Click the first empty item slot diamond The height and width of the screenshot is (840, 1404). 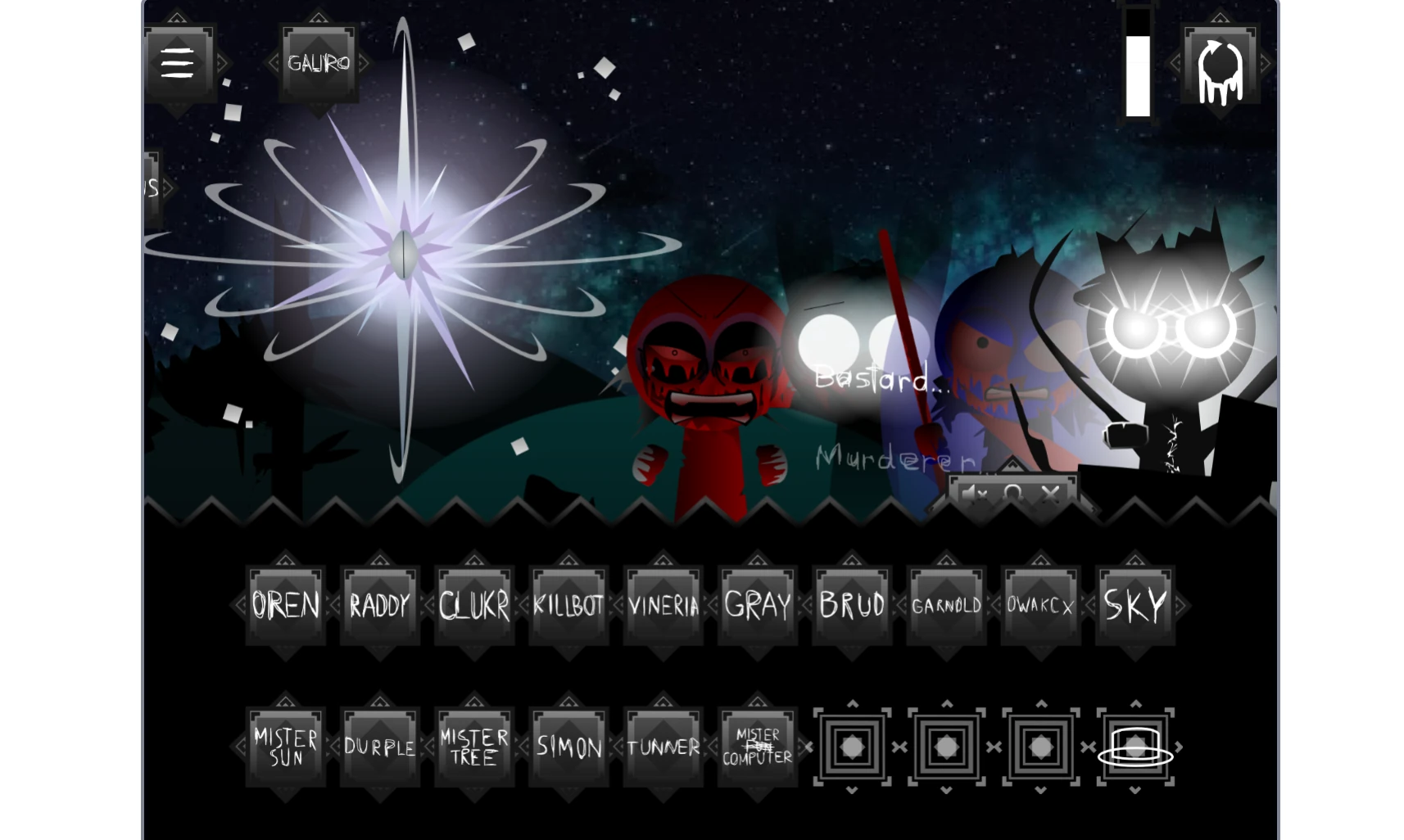pyautogui.click(x=852, y=747)
